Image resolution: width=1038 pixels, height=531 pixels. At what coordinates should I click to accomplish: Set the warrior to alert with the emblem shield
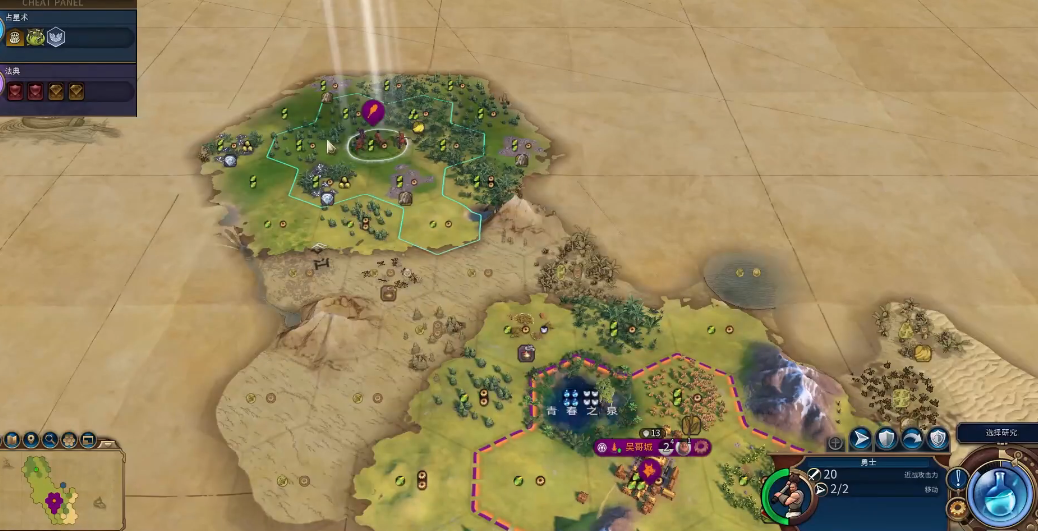coord(937,439)
